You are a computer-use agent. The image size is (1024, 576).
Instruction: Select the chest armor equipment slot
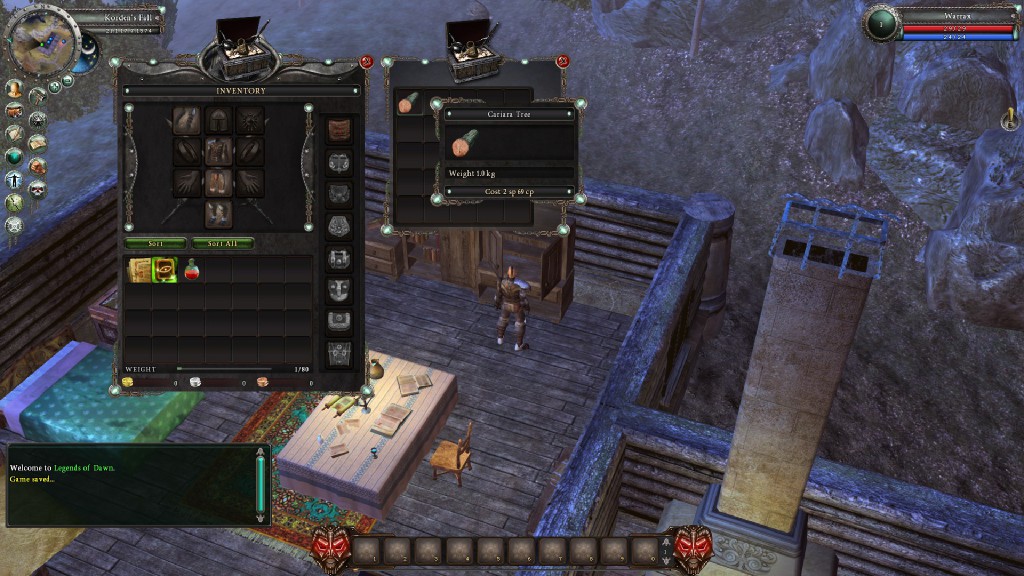[218, 152]
